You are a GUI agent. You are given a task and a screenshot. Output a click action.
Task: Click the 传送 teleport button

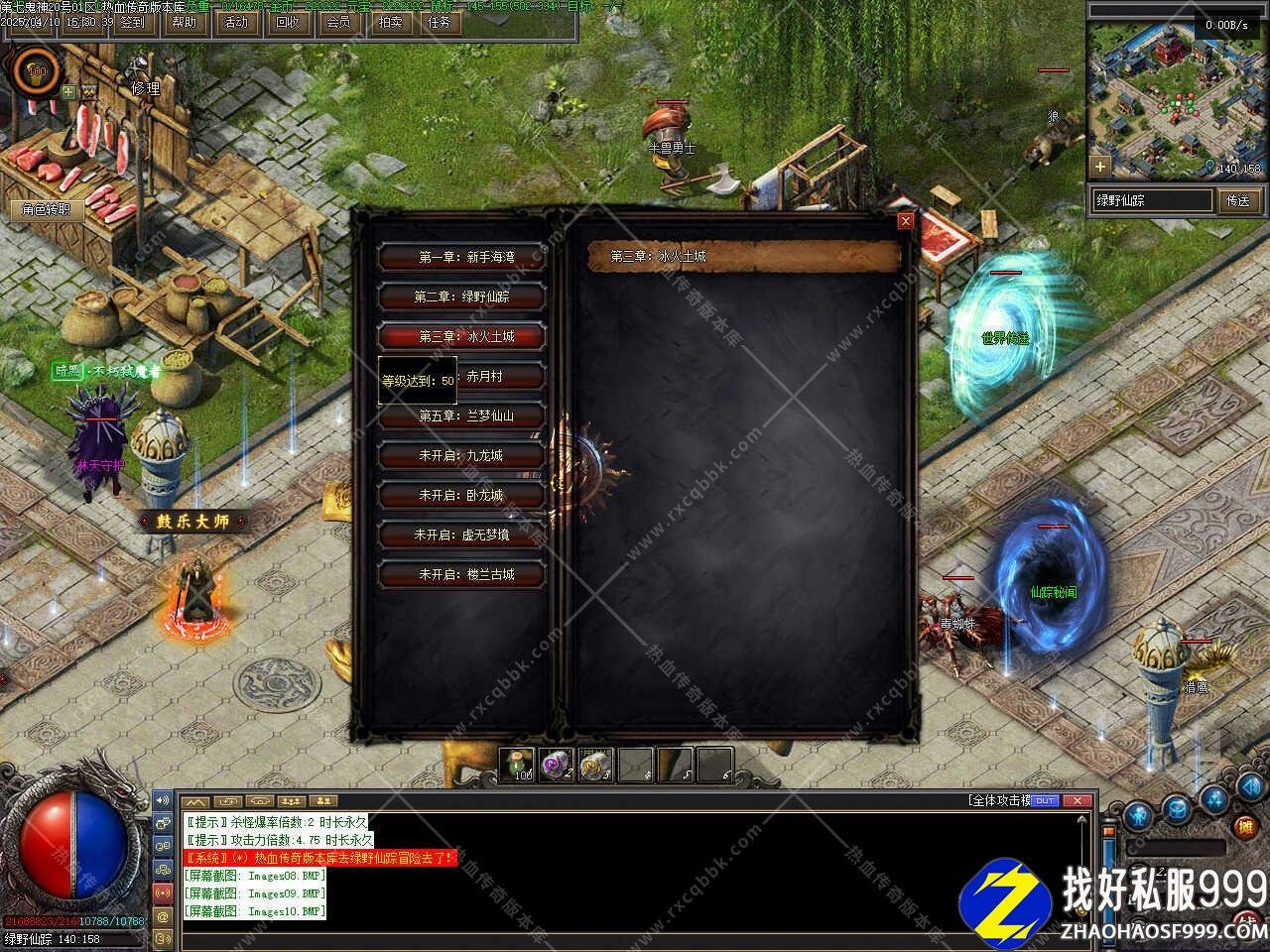click(1238, 200)
